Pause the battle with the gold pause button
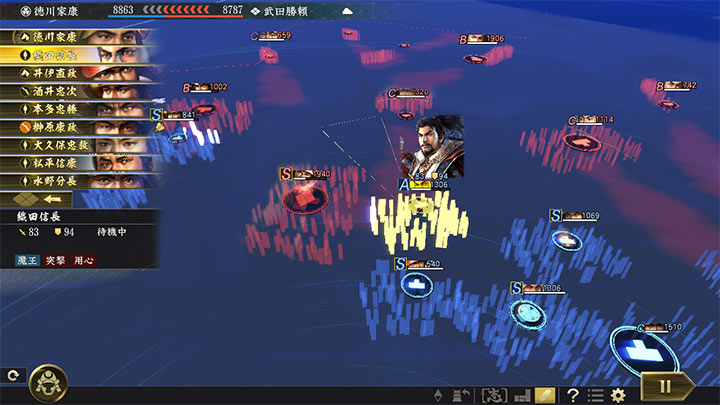Screen dimensions: 720x405 (662, 385)
